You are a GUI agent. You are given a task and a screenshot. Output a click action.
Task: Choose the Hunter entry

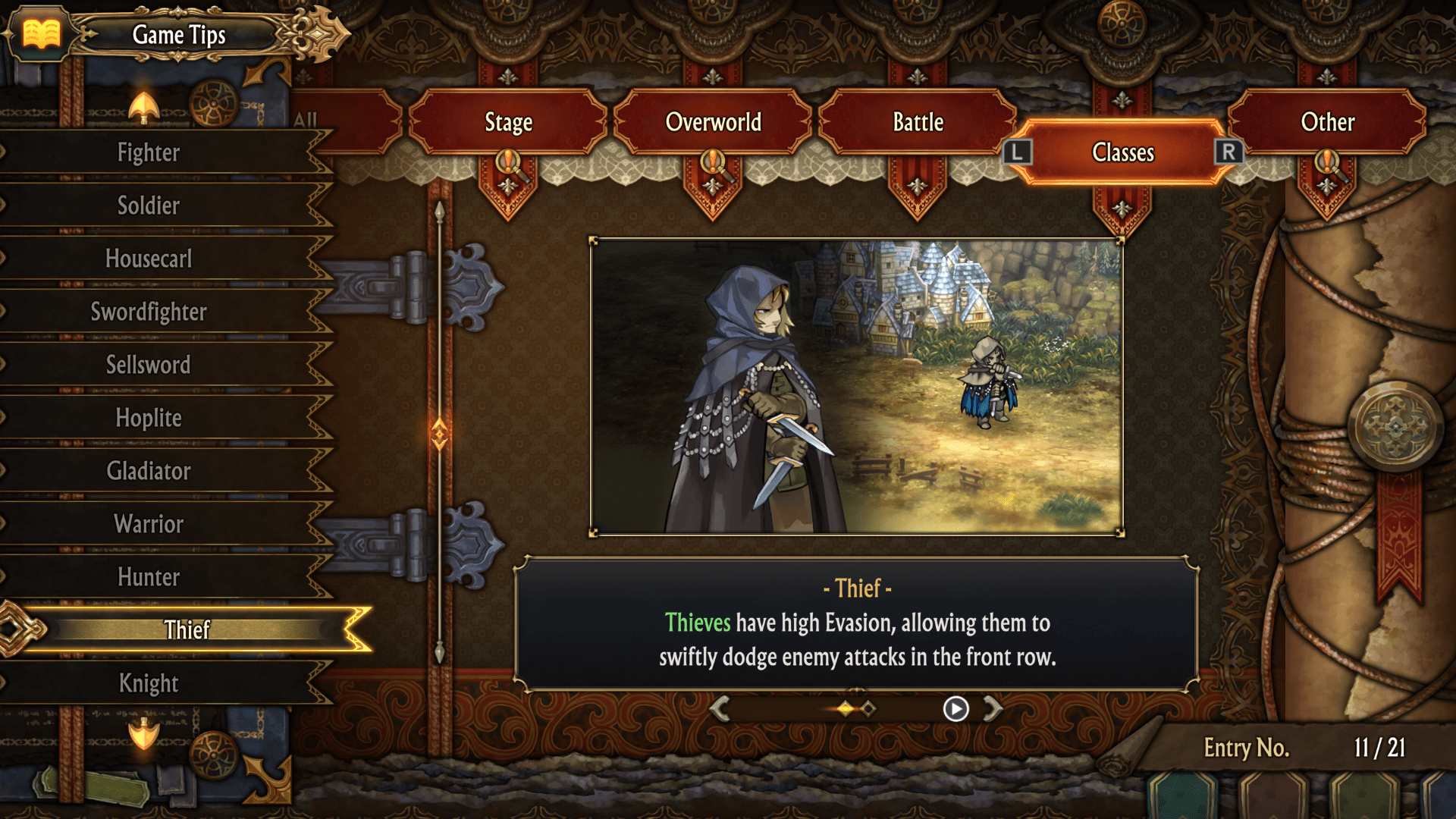pos(149,577)
